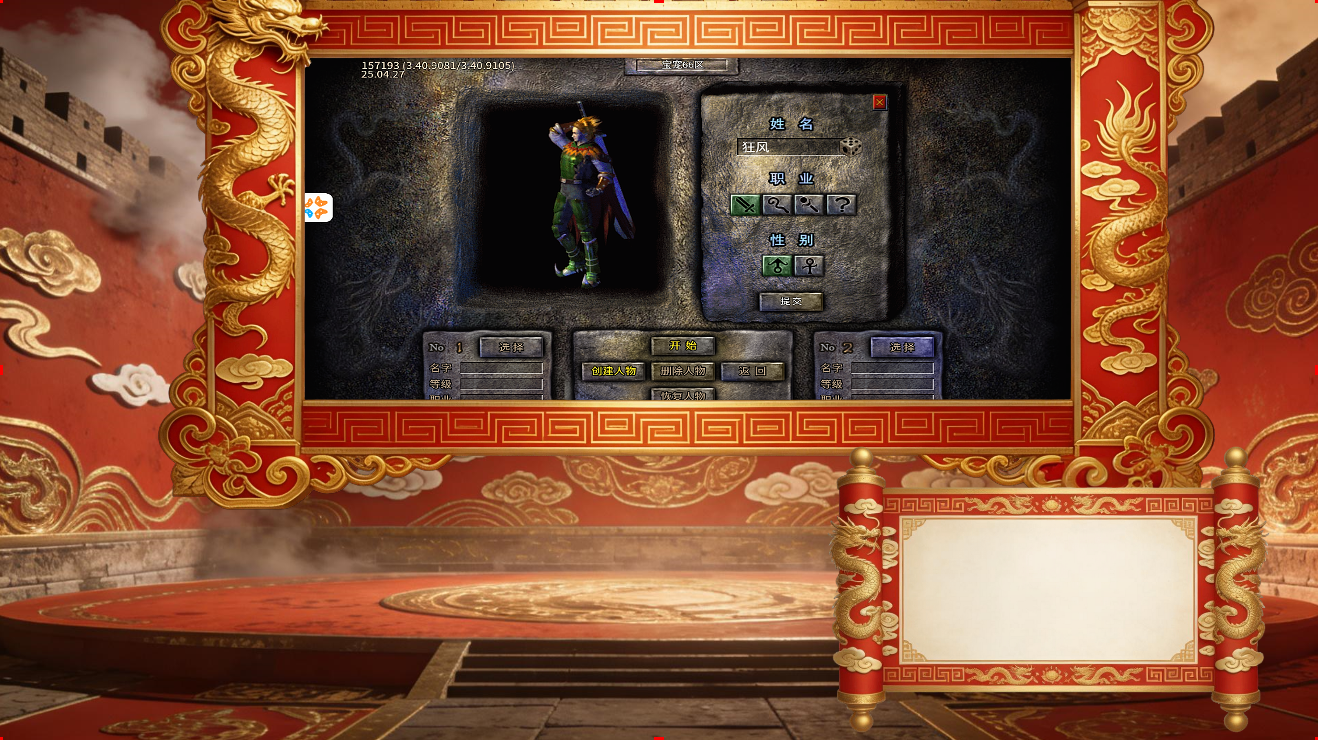Select the sword warrior class
This screenshot has width=1318, height=740.
[x=745, y=205]
